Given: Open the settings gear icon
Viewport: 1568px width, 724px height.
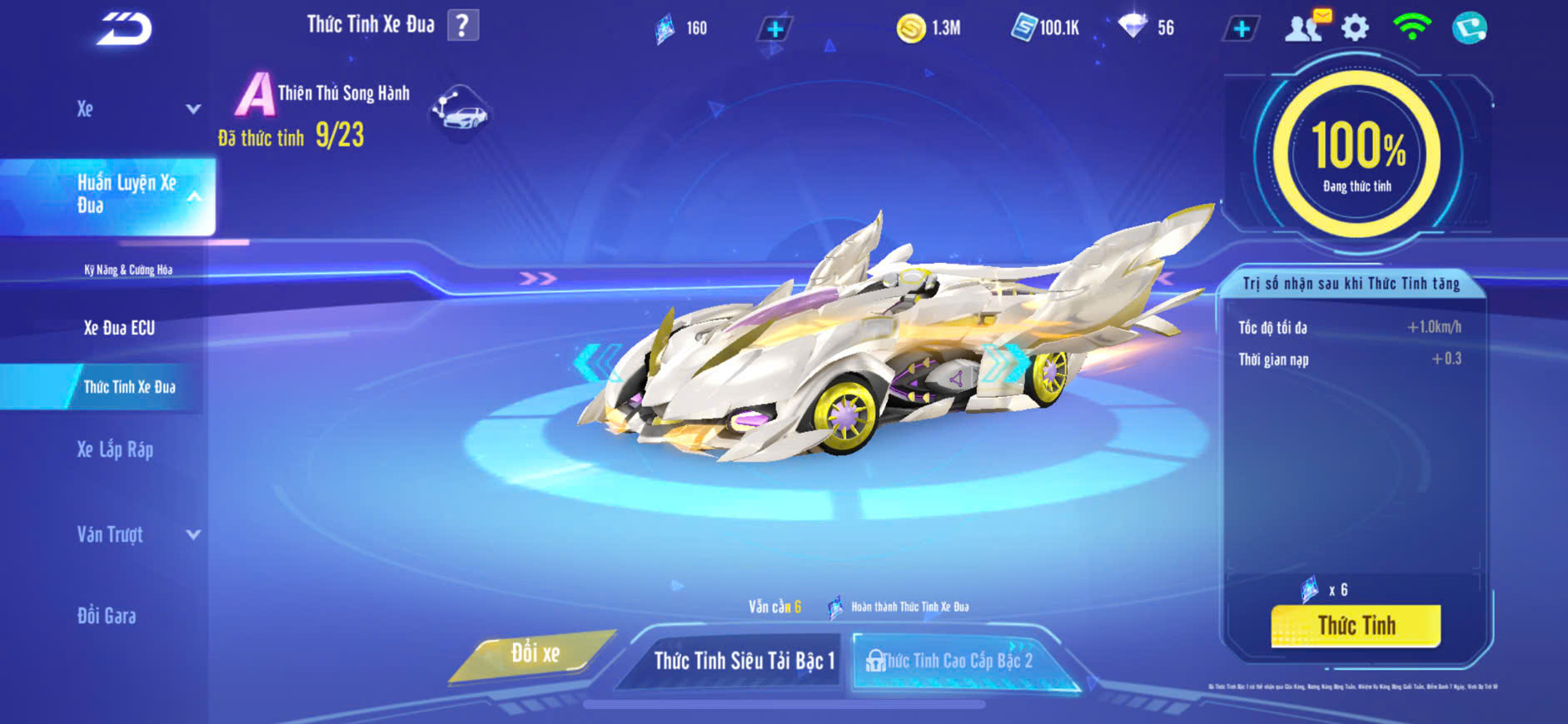Looking at the screenshot, I should coord(1355,28).
